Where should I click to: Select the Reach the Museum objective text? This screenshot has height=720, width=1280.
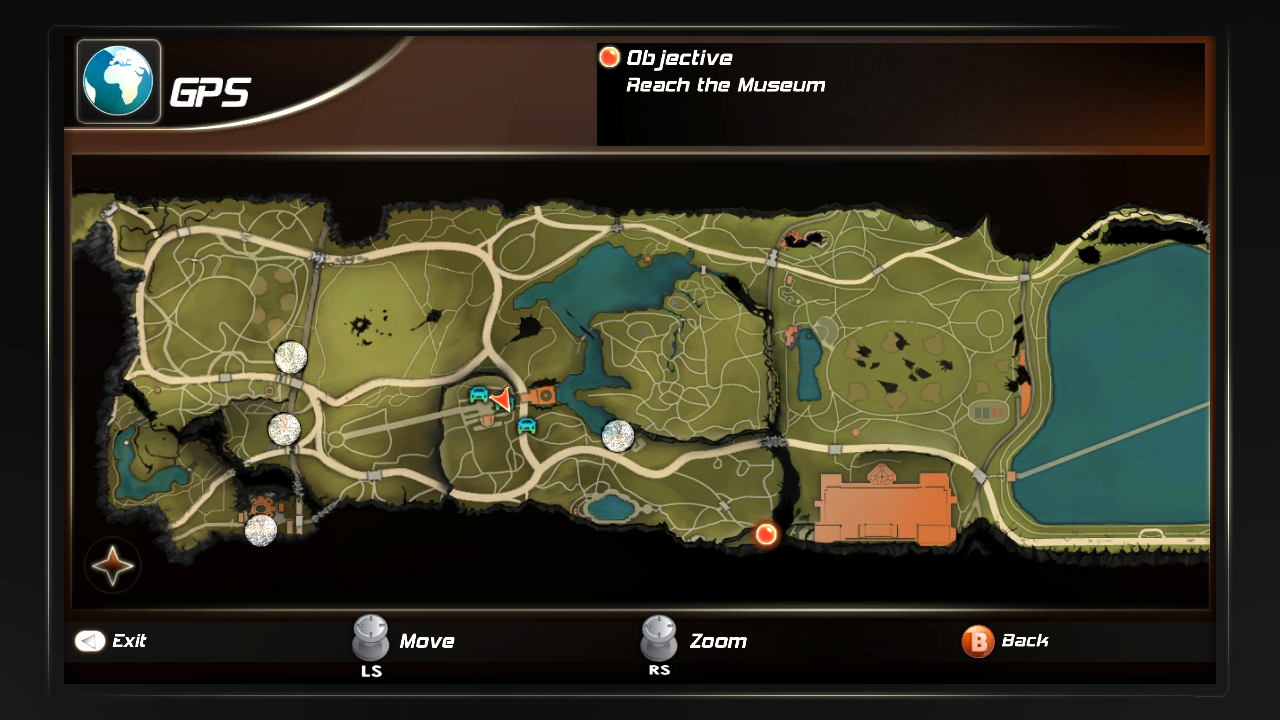pos(725,85)
